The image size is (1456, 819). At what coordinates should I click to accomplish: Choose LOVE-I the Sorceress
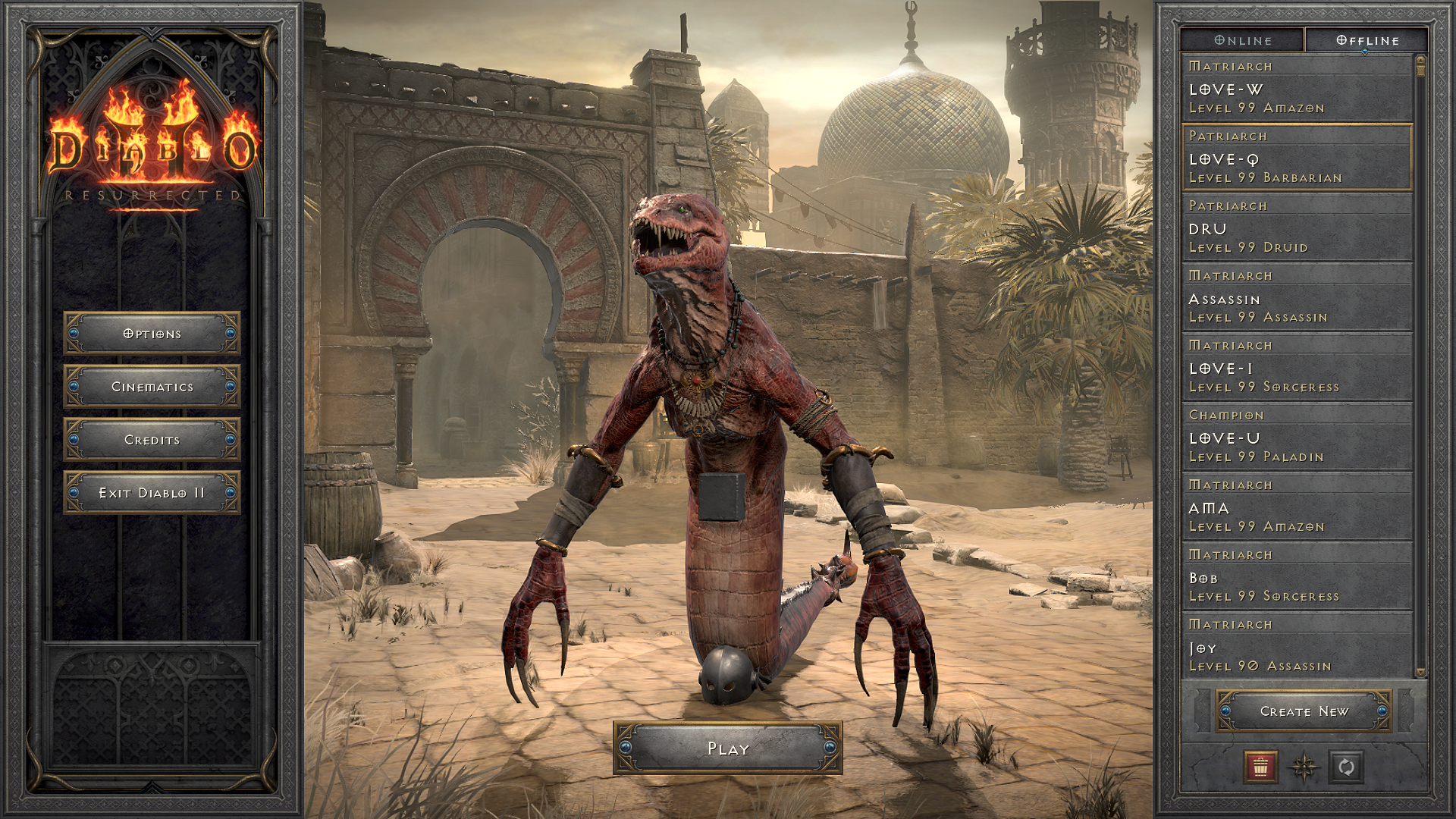point(1297,368)
